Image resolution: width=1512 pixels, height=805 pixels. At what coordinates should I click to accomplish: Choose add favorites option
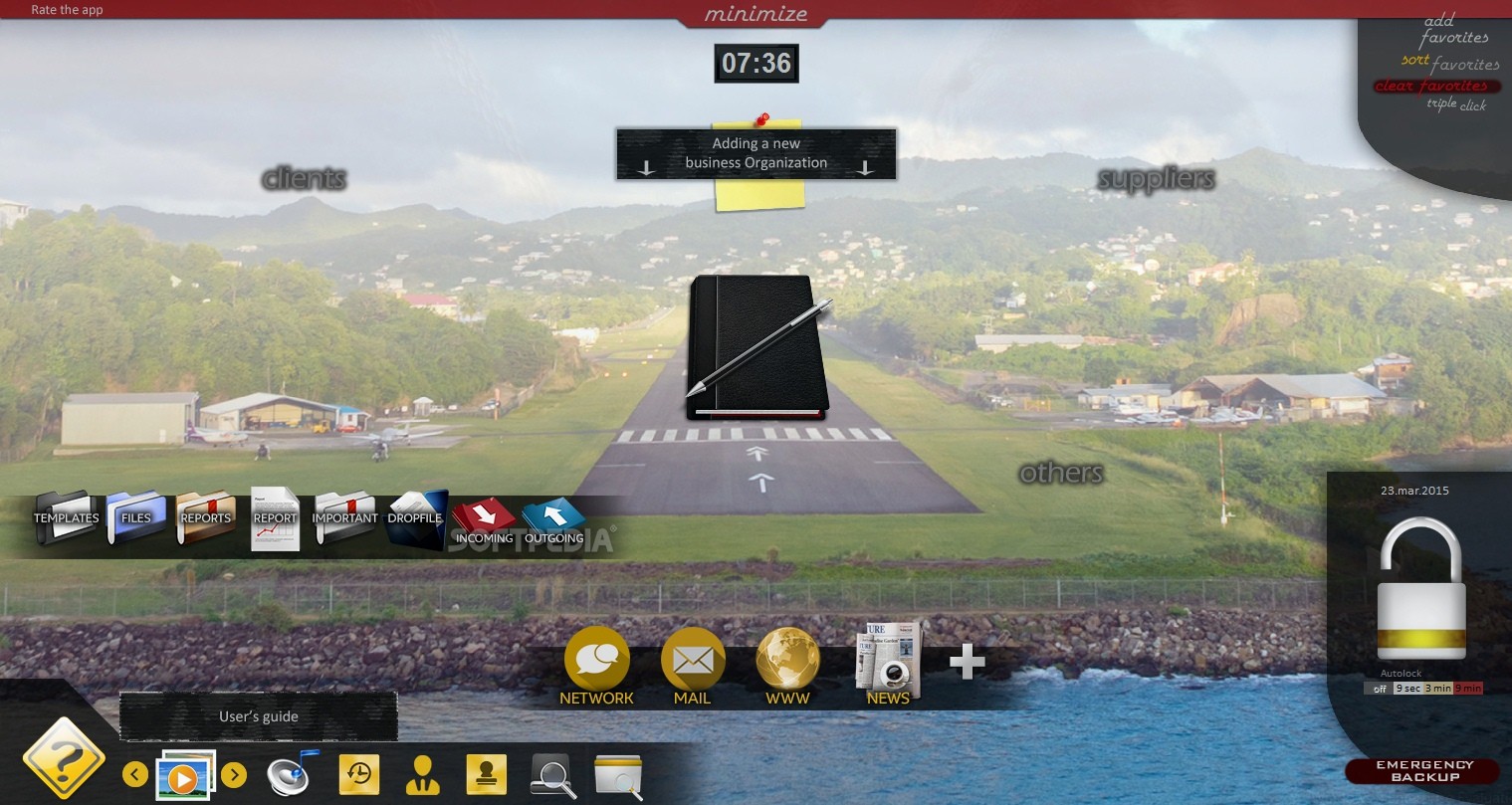point(1453,29)
